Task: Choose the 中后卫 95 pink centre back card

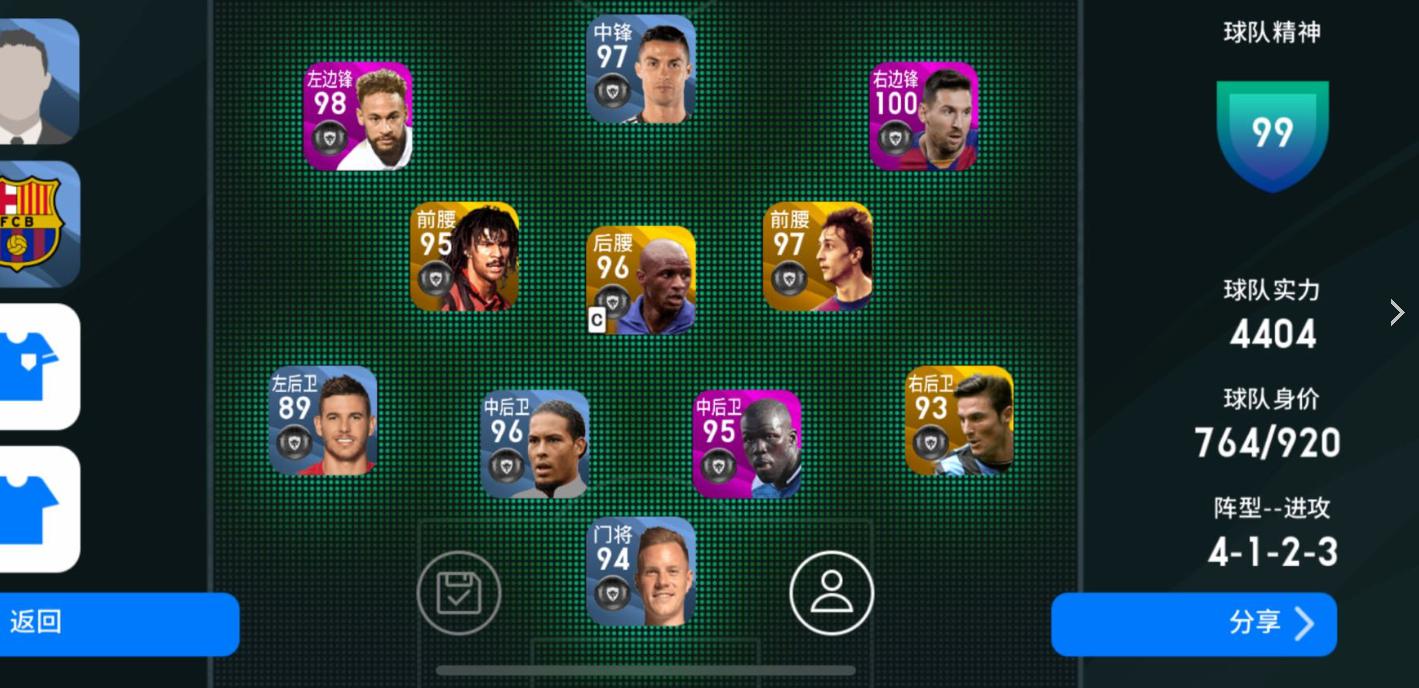Action: coord(747,444)
